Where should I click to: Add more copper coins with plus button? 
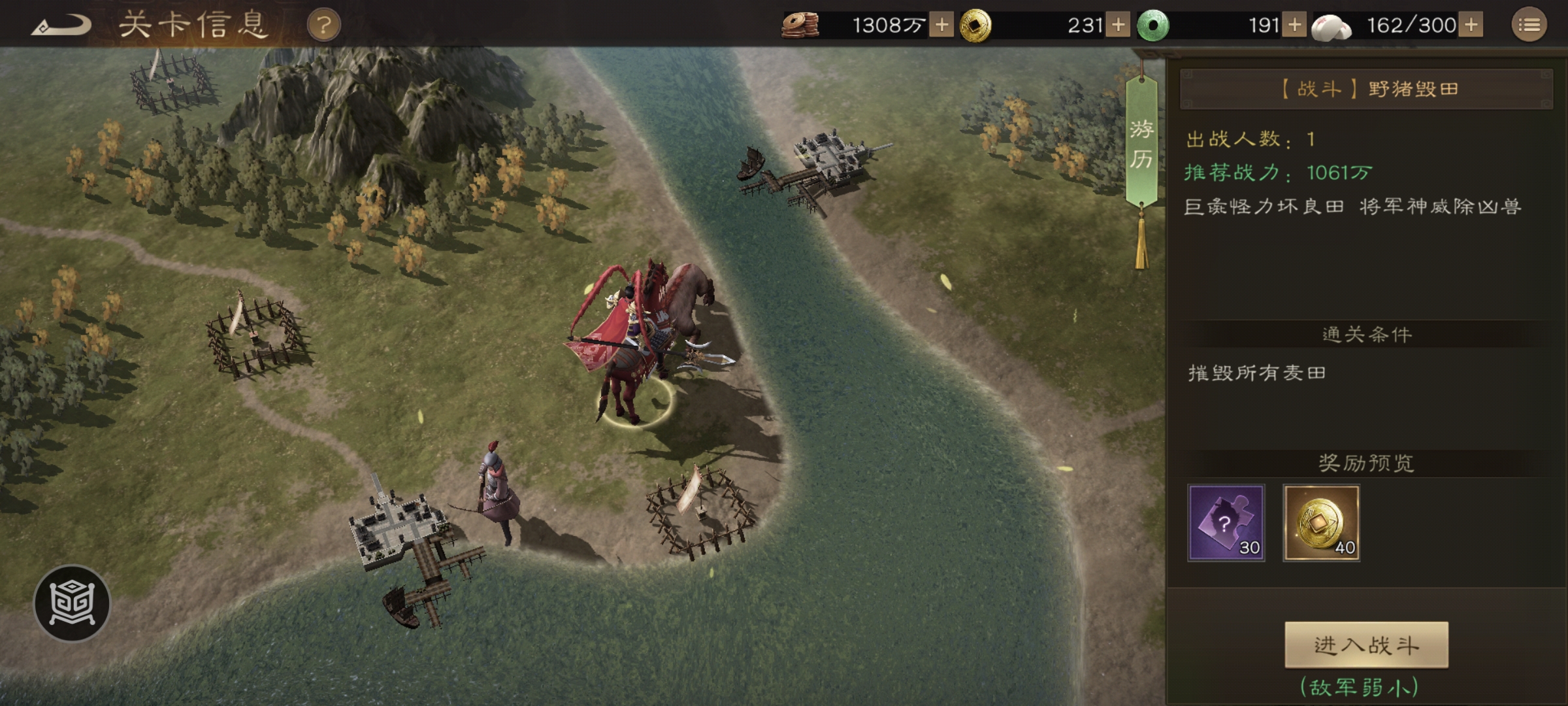coord(941,25)
